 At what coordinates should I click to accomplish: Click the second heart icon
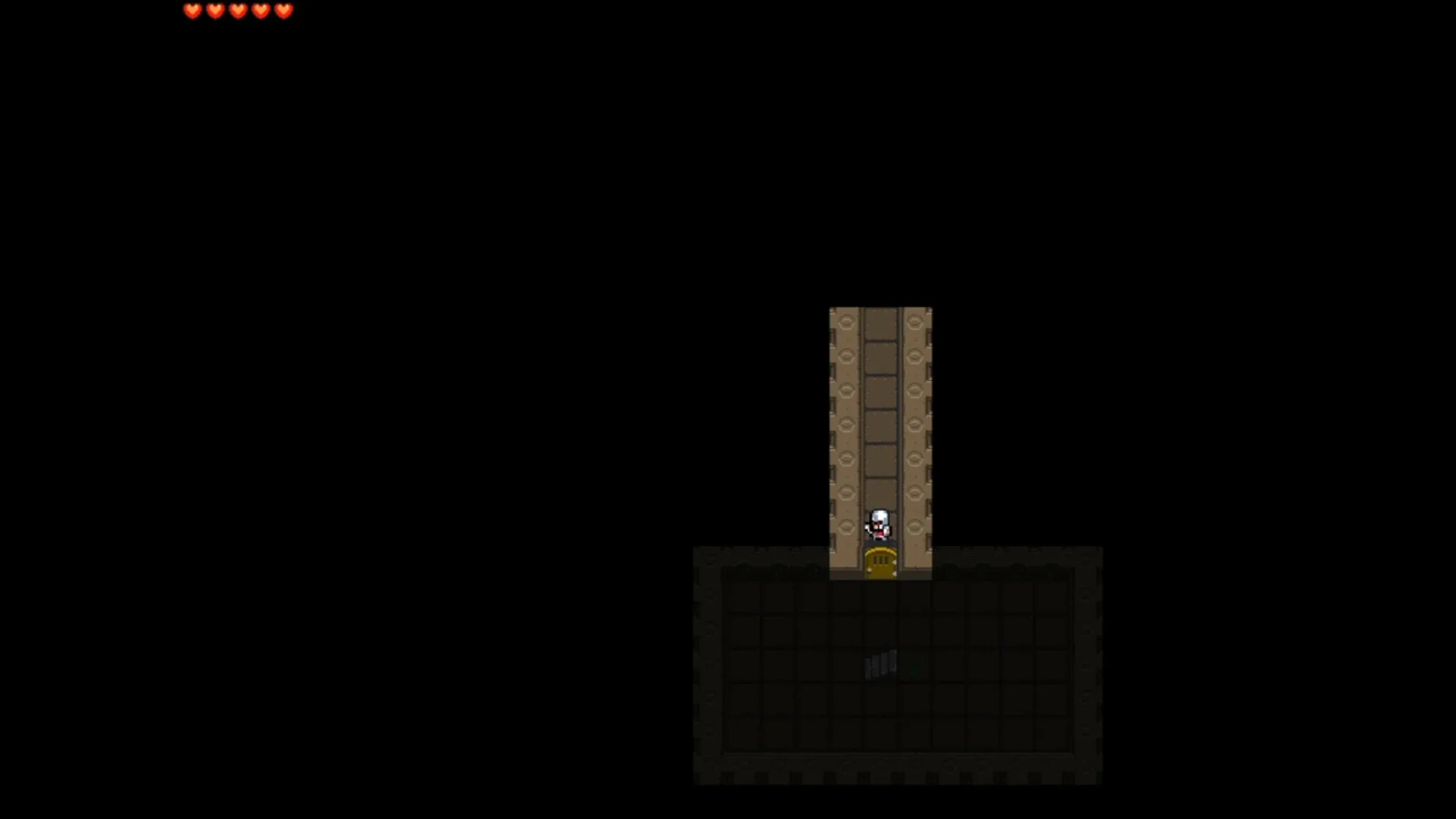click(215, 11)
